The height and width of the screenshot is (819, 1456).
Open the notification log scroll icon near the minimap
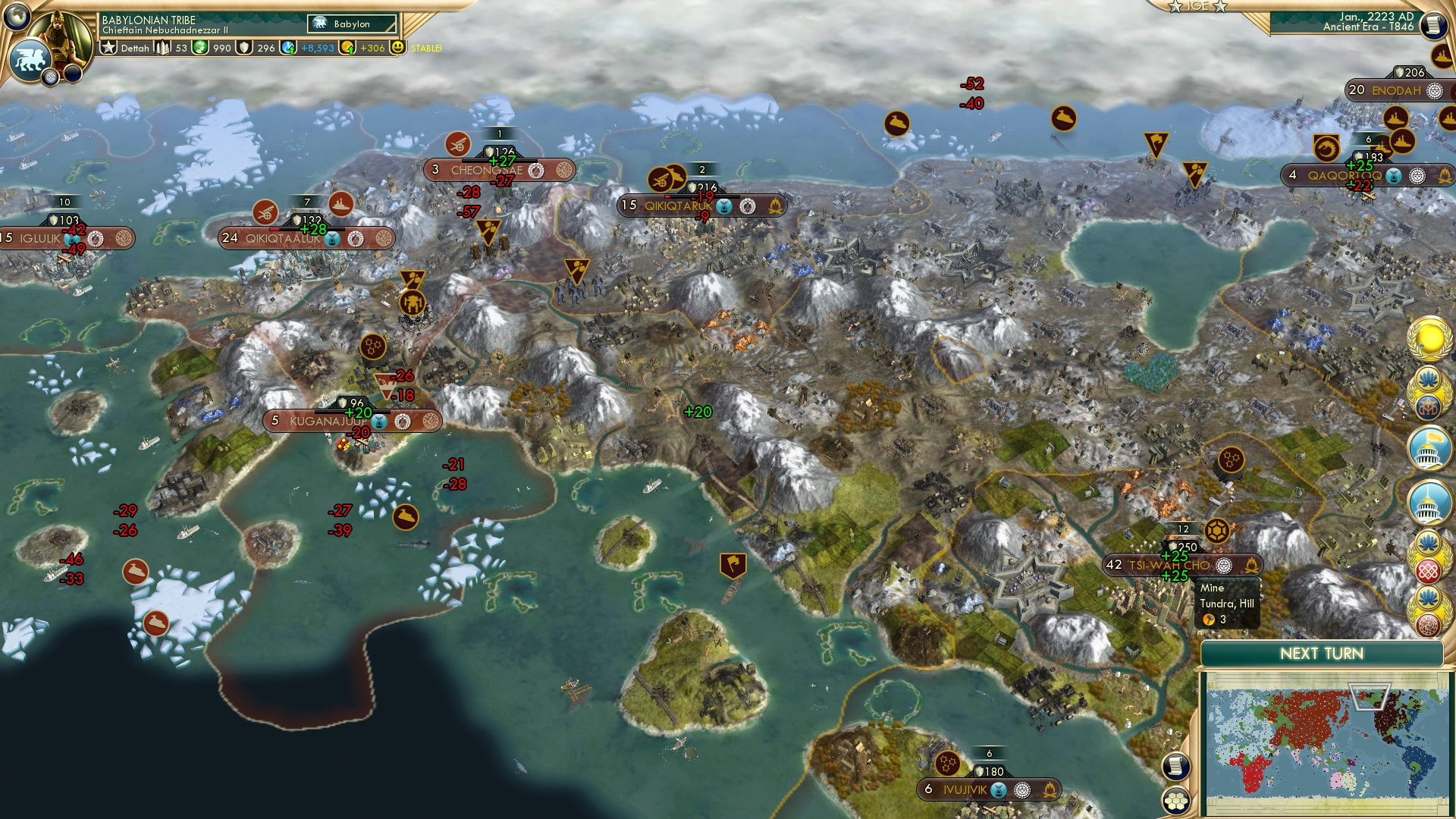(x=1175, y=766)
